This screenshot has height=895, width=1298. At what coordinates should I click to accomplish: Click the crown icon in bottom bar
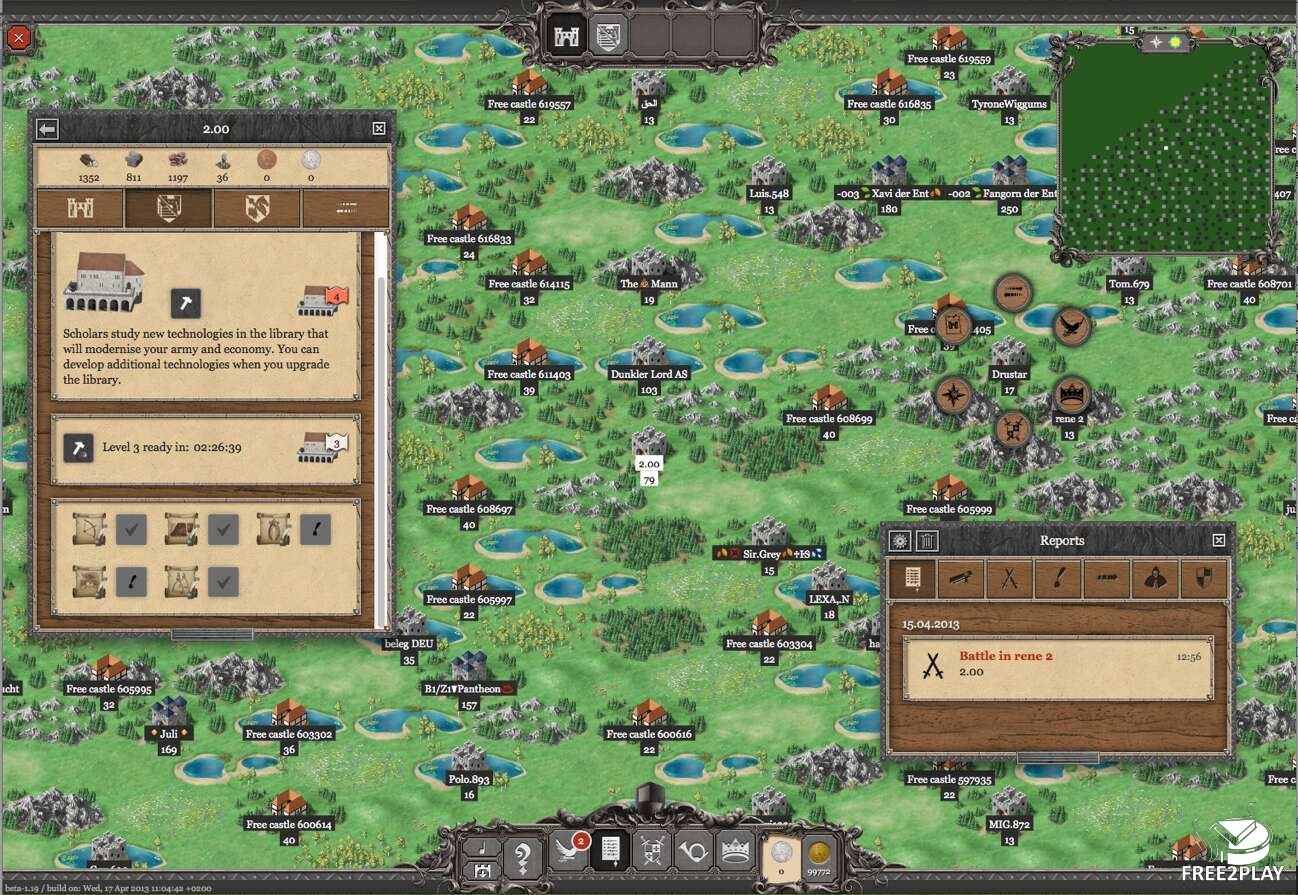coord(735,853)
